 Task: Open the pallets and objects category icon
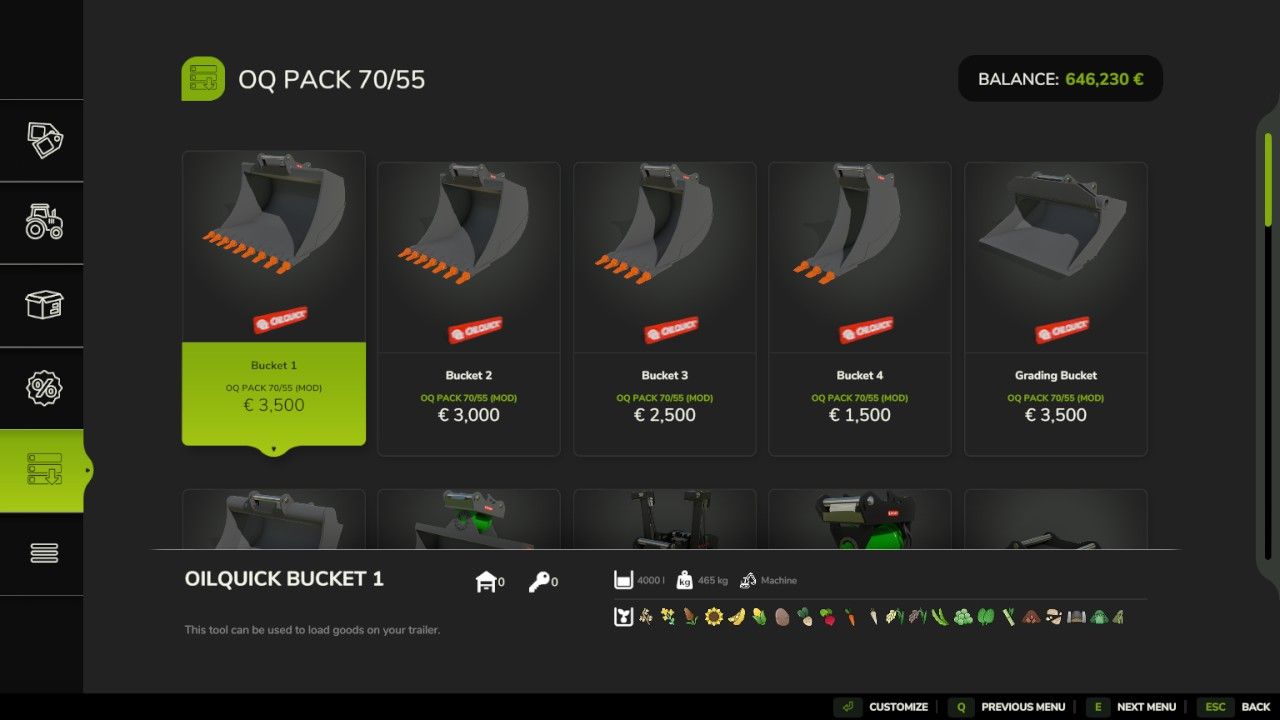(42, 305)
